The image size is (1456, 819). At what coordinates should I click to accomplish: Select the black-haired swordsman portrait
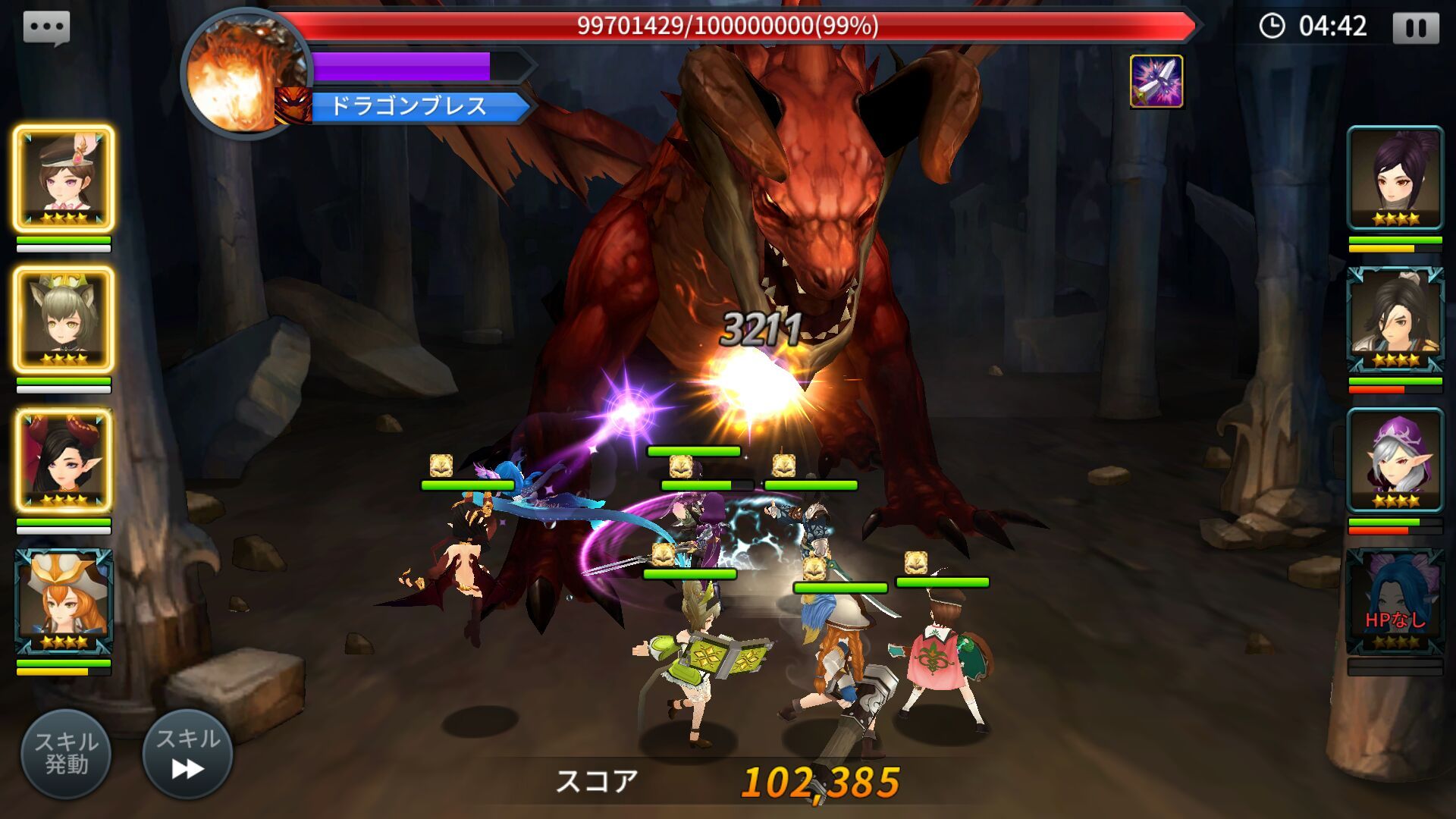(x=1395, y=319)
